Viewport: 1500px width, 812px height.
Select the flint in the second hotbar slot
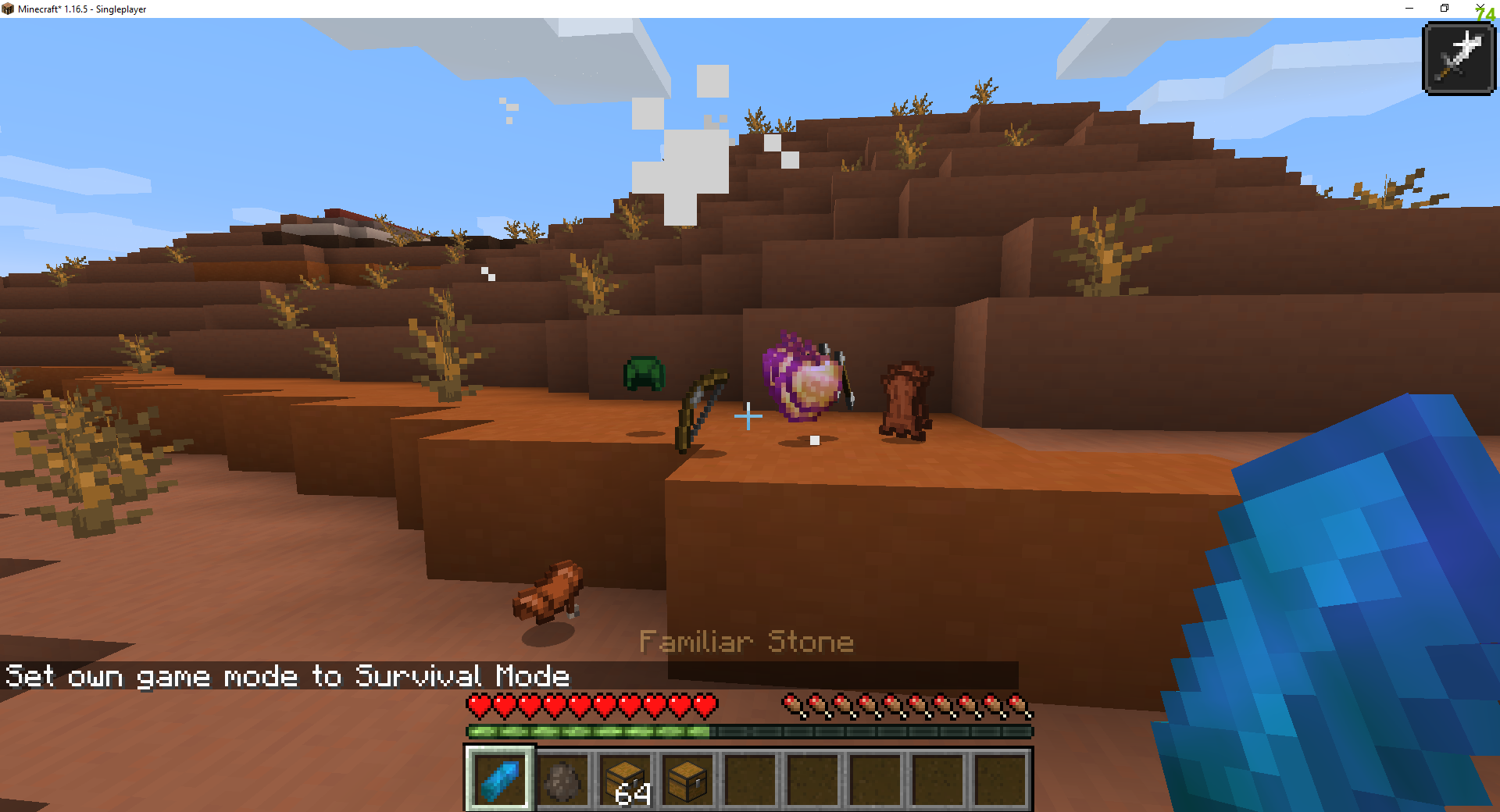point(563,779)
